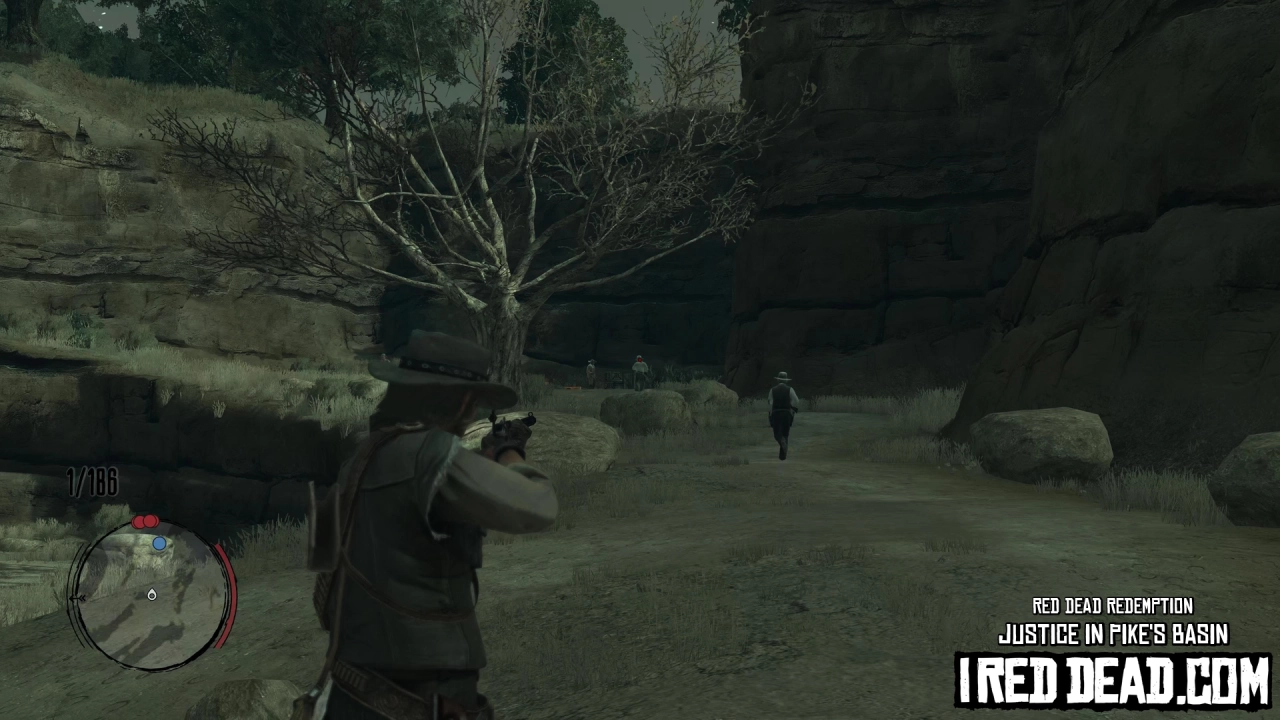Select the mission title Justice In Pike's Basin
The height and width of the screenshot is (720, 1280).
click(1113, 632)
